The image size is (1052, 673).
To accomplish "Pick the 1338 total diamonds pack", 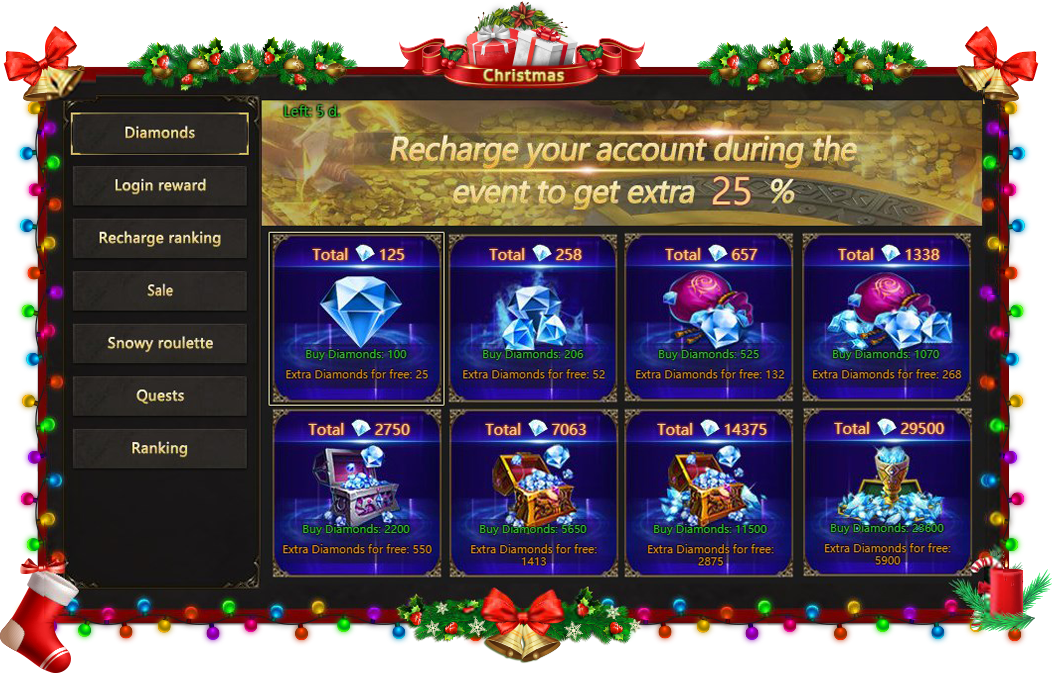I will point(887,318).
